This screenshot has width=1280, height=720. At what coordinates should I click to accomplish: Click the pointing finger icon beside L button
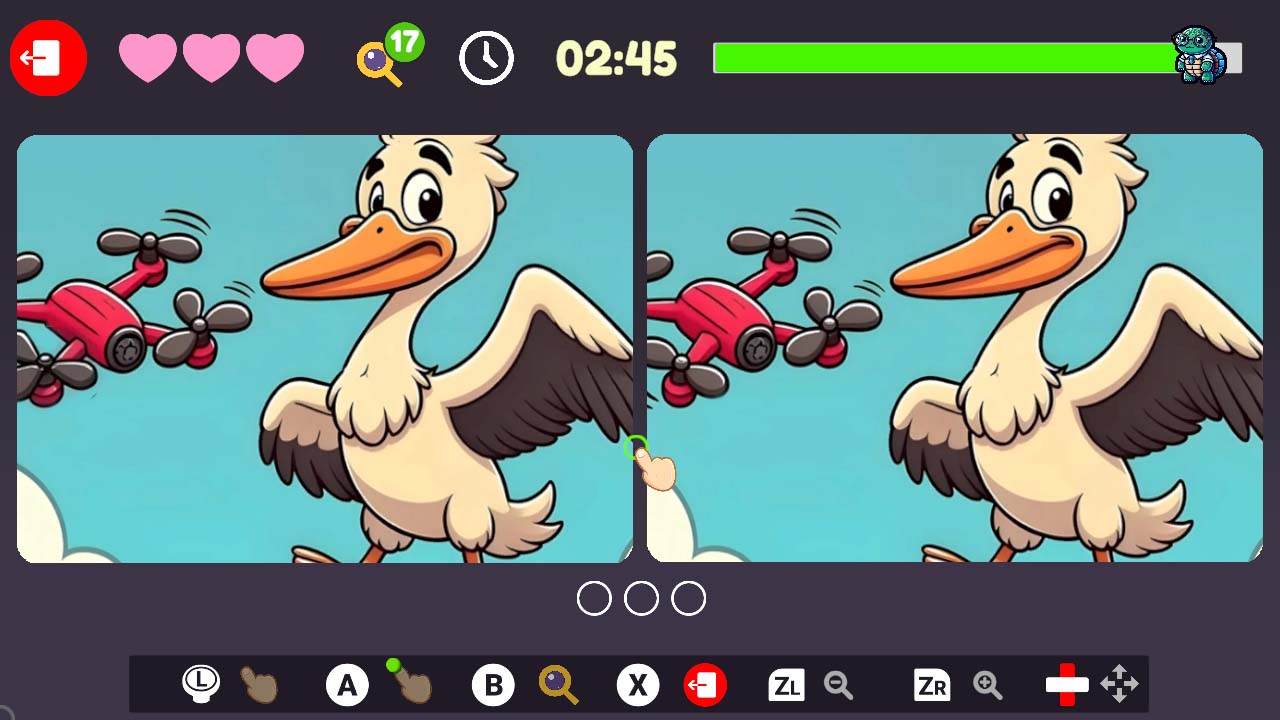click(258, 685)
